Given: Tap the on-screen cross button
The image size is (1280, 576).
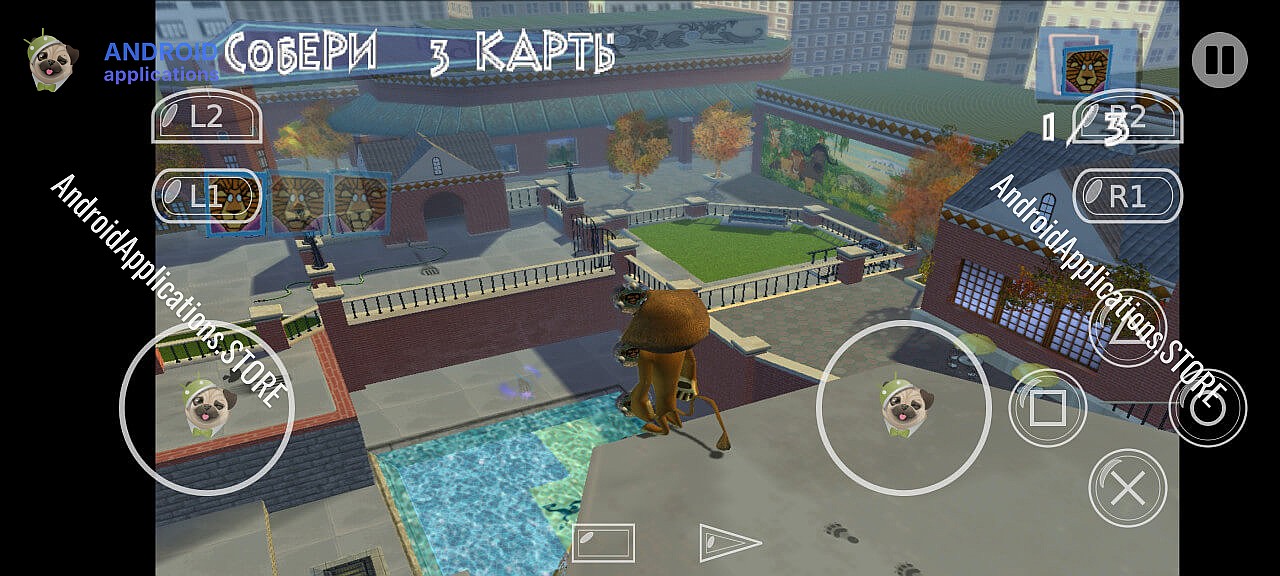Looking at the screenshot, I should tap(1127, 488).
